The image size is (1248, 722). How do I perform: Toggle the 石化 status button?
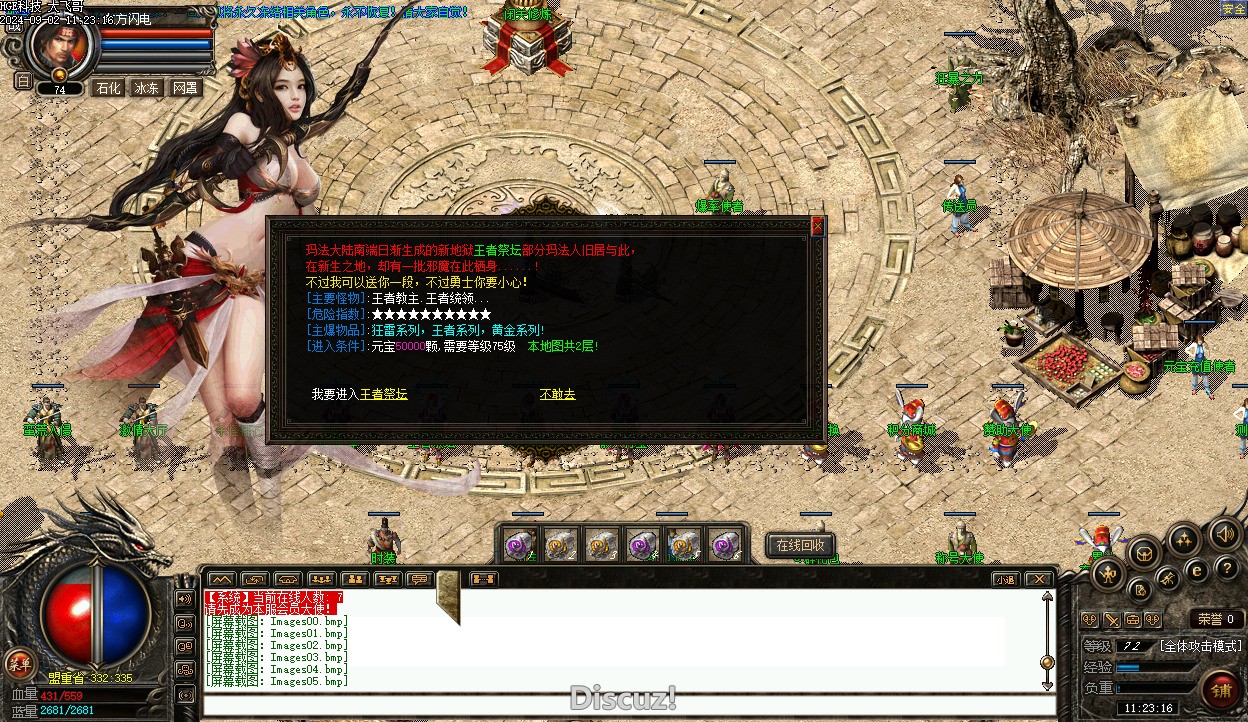tap(107, 88)
